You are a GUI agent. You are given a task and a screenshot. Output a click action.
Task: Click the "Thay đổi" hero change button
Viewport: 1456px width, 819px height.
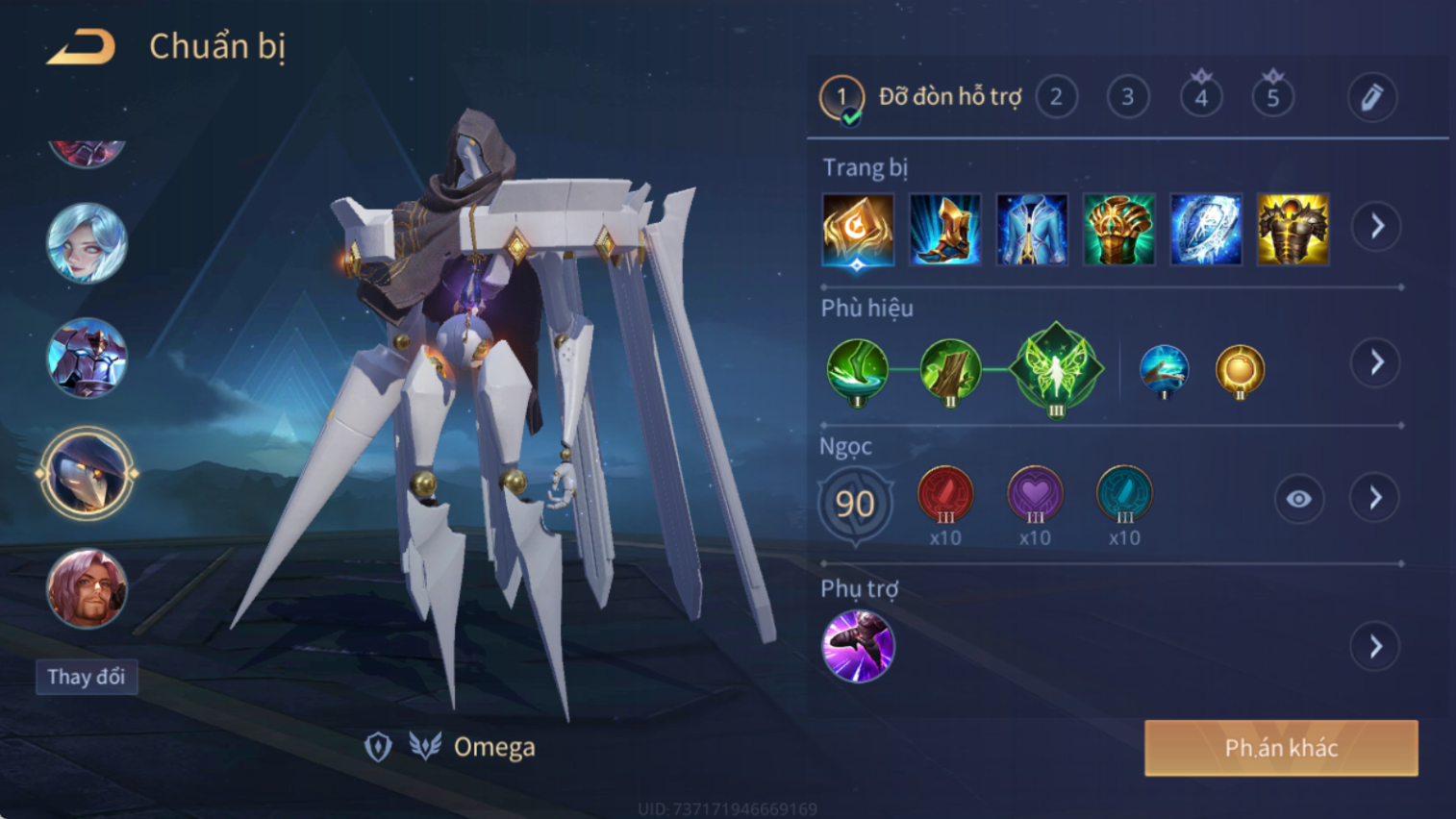[x=87, y=677]
